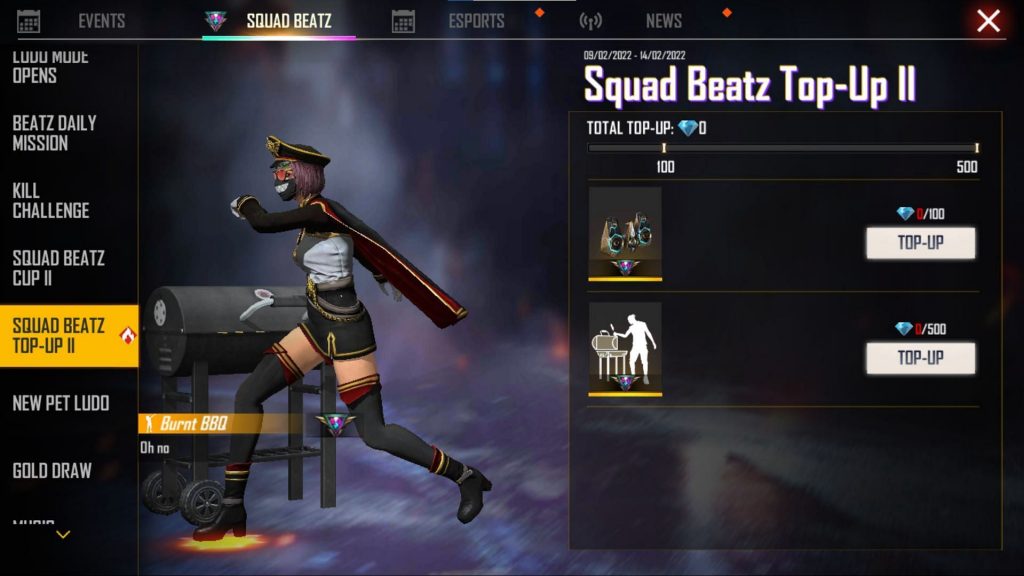Select Beatz Daily Mission entry
This screenshot has height=576, width=1024.
point(55,133)
